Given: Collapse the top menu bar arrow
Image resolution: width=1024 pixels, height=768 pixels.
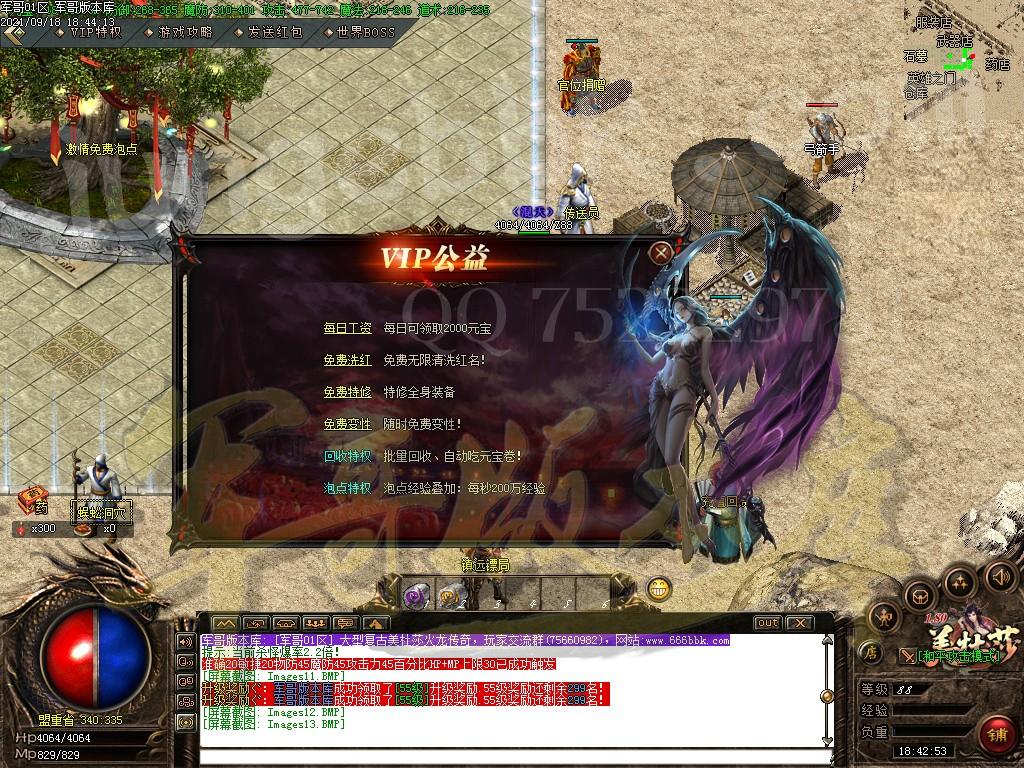Looking at the screenshot, I should (x=14, y=33).
